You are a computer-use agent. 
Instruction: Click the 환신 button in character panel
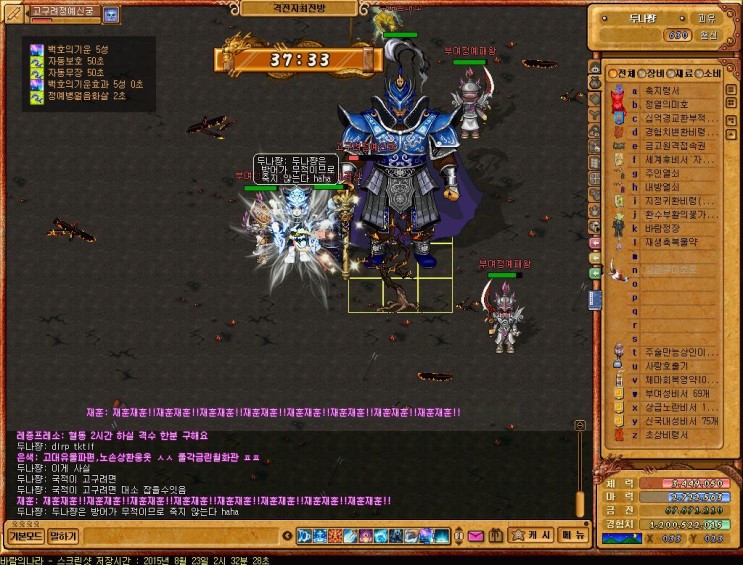pos(708,35)
